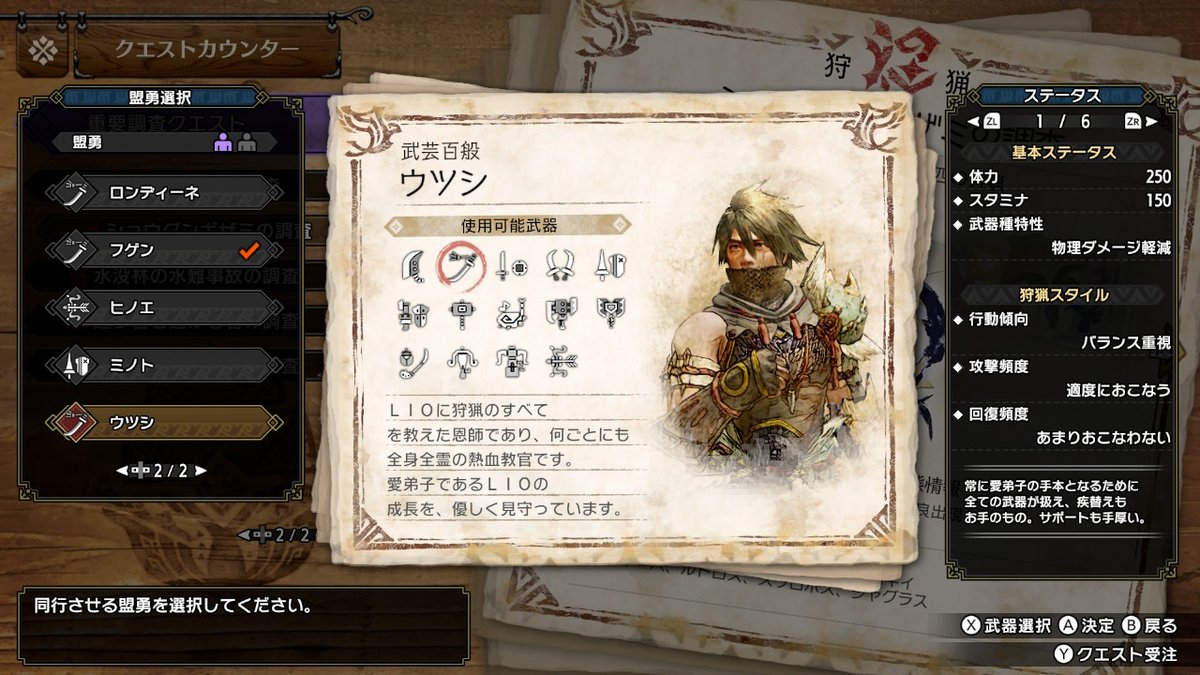Select the great sword weapon icon
Viewport: 1200px width, 675px height.
pyautogui.click(x=412, y=264)
